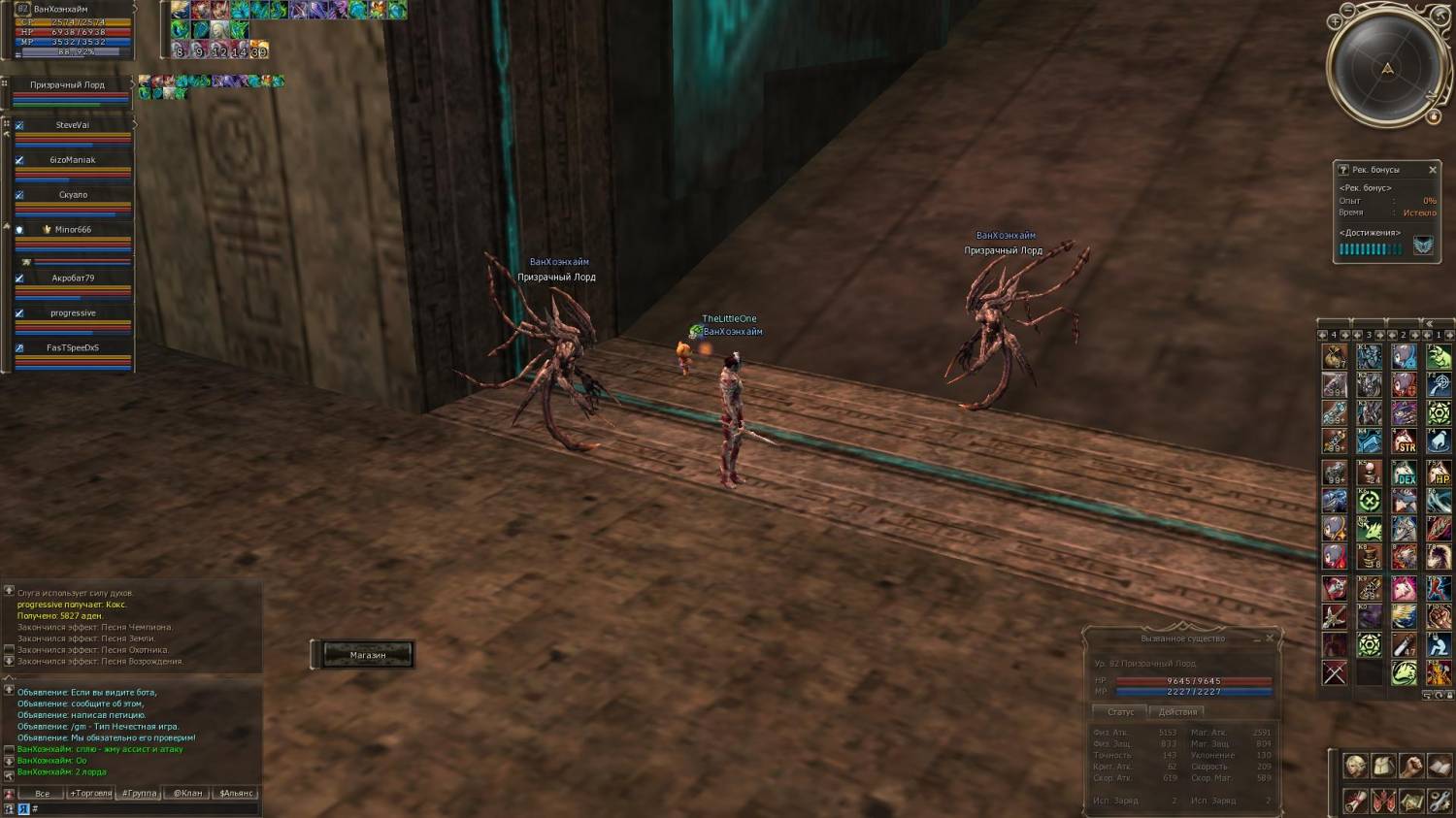Switch chat to the Все tab
This screenshot has width=1456, height=818.
(x=42, y=793)
